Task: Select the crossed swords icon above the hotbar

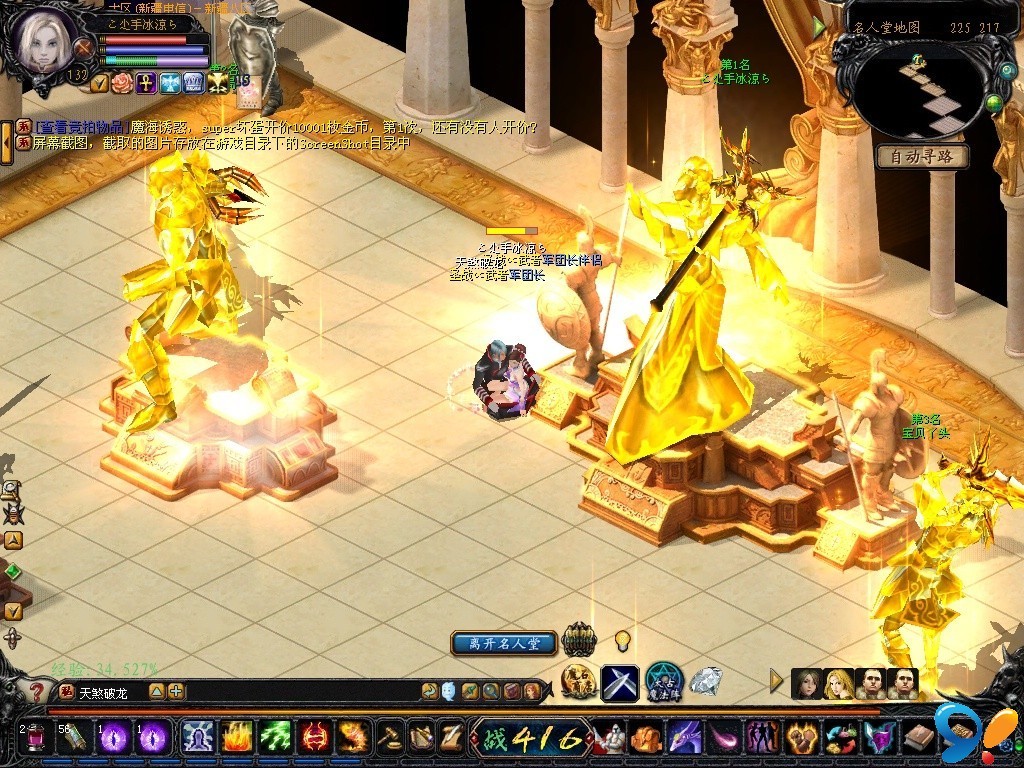Action: (x=620, y=683)
